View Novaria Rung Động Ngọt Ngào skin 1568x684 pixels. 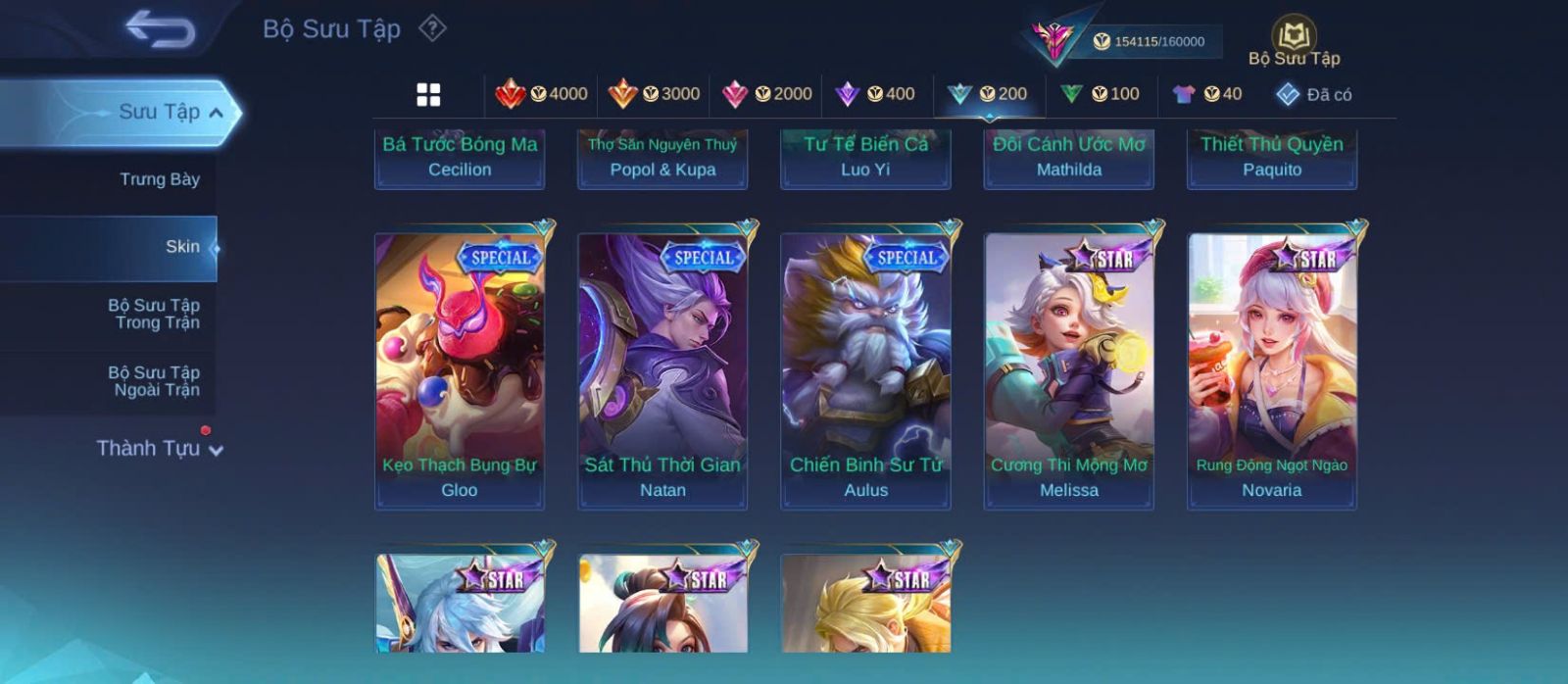1272,370
